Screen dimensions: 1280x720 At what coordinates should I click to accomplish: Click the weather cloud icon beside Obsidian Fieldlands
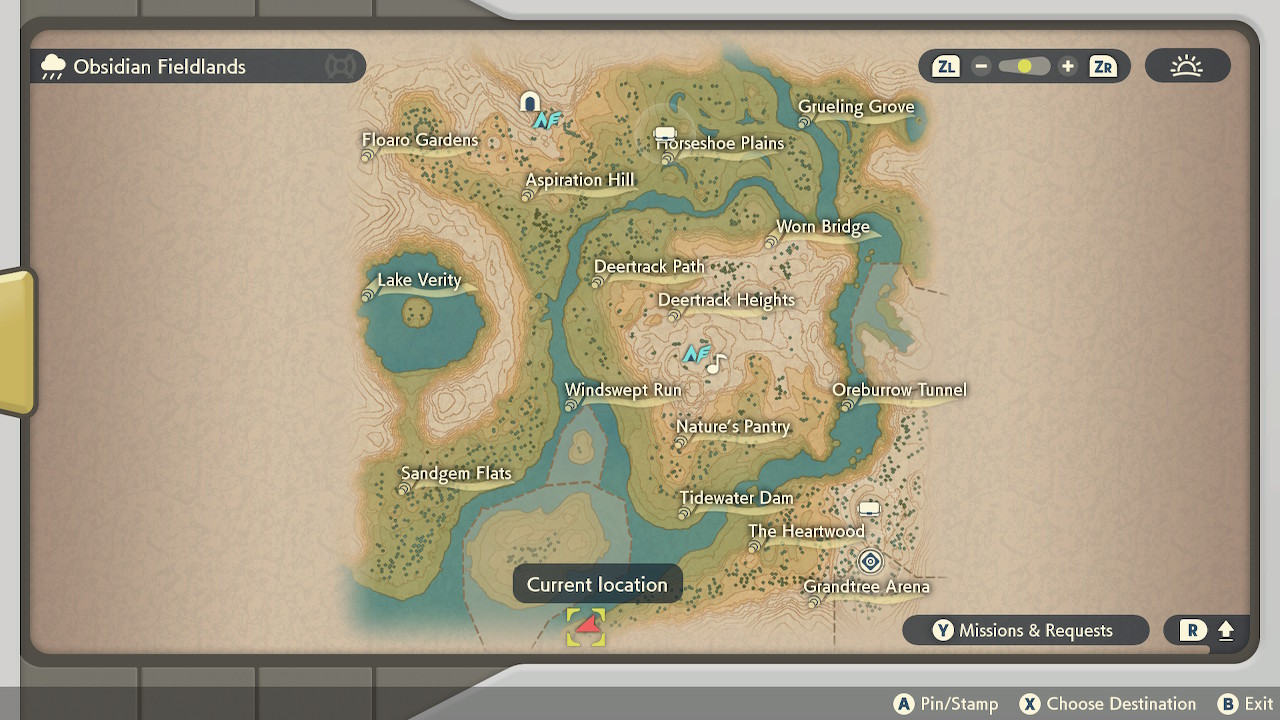(x=52, y=66)
